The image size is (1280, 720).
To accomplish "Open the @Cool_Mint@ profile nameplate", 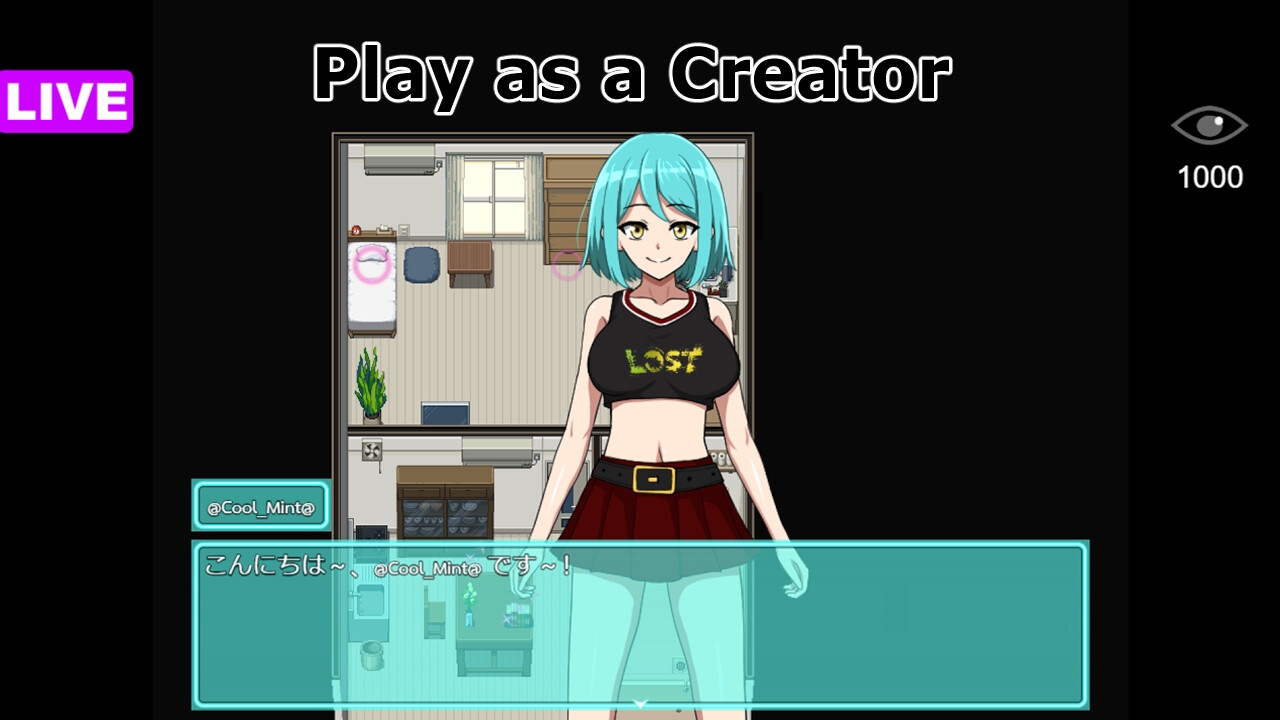I will (262, 506).
